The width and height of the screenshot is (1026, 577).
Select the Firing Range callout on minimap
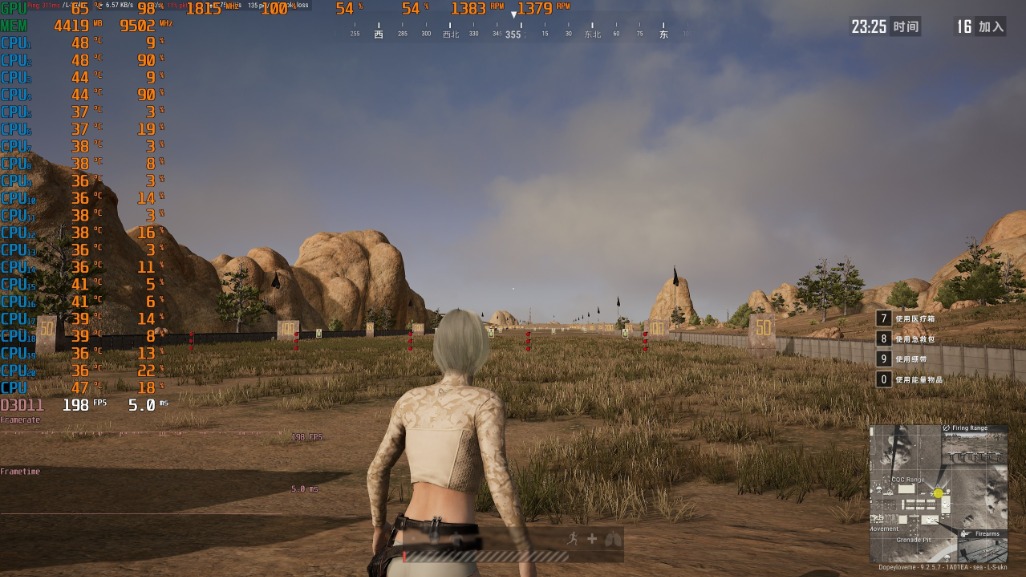966,428
